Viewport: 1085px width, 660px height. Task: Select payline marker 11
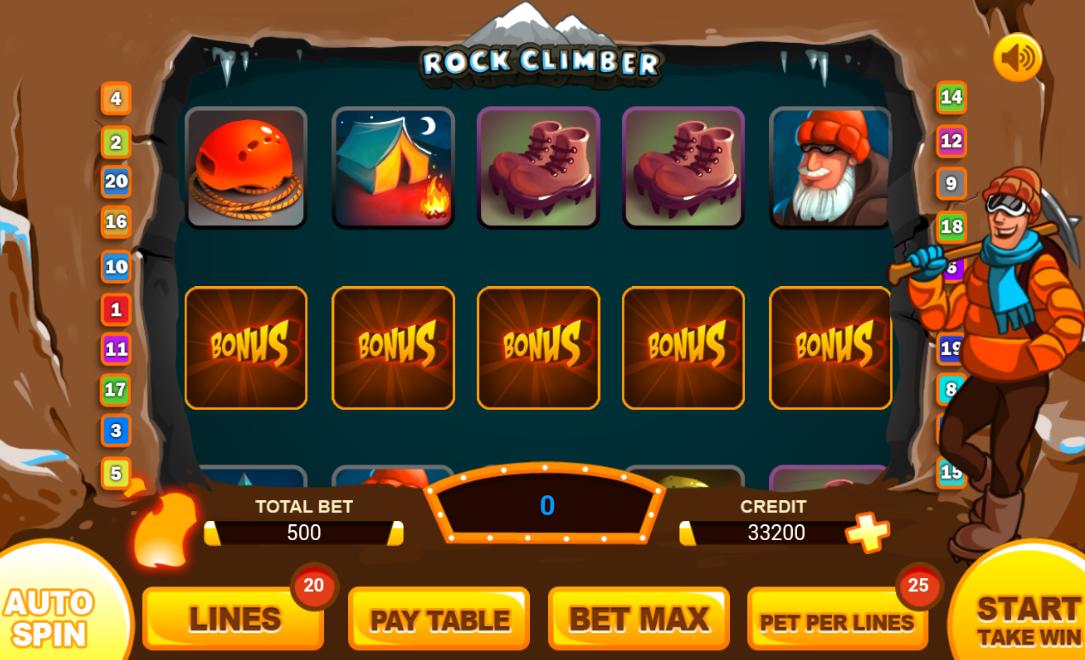pyautogui.click(x=116, y=349)
